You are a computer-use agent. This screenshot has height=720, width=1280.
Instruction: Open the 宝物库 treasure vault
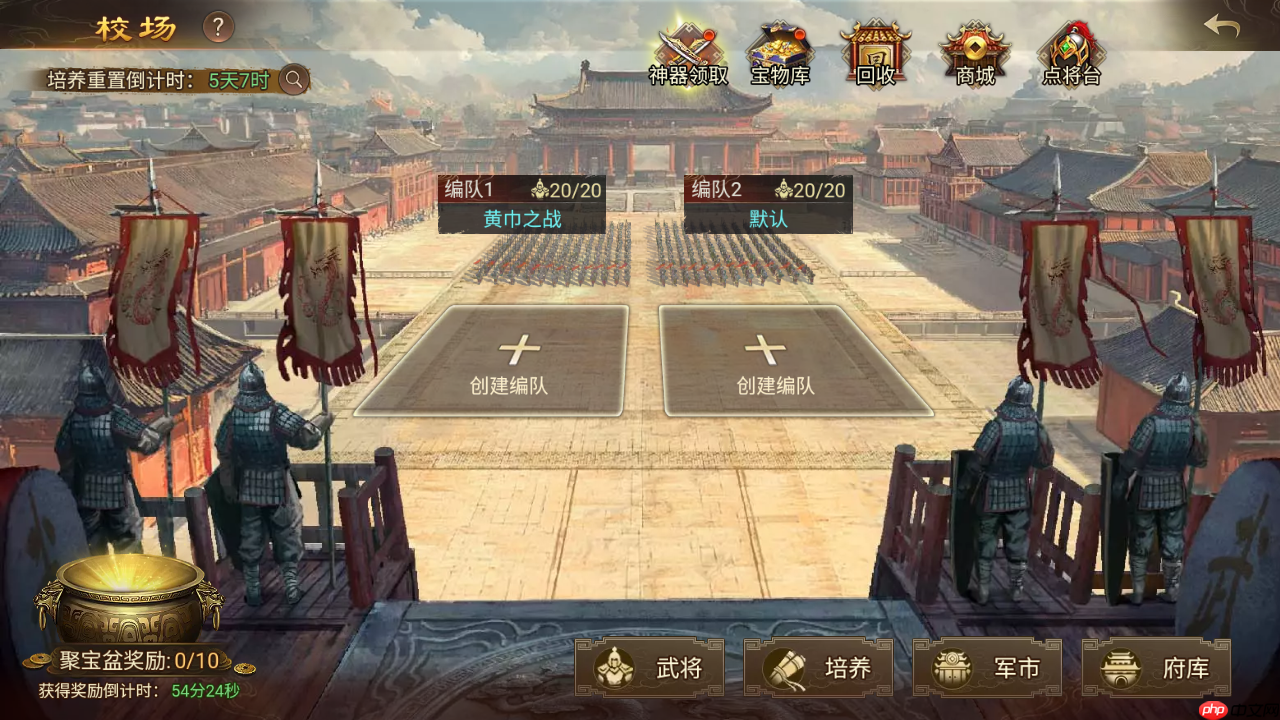[x=780, y=55]
